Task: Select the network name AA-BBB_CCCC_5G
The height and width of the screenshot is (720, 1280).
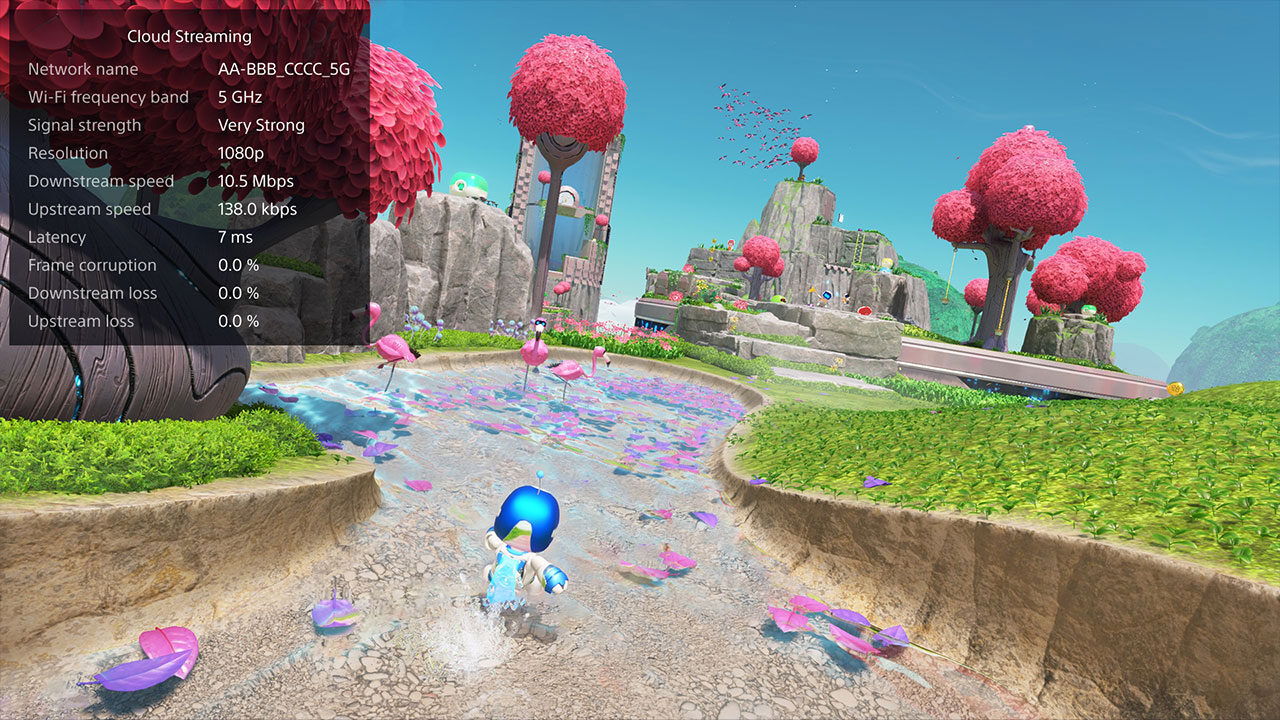Action: (284, 68)
